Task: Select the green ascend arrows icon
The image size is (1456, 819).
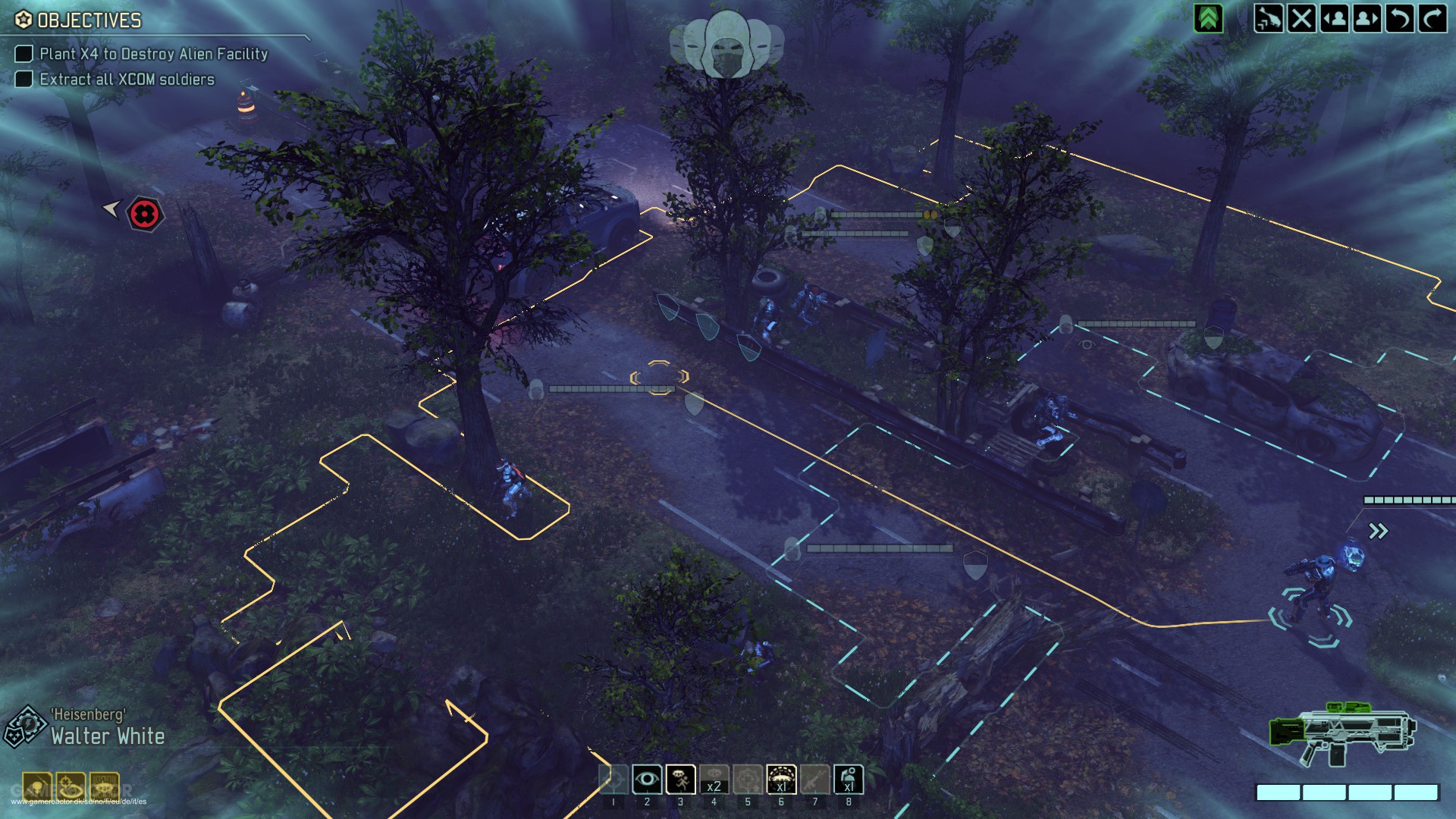Action: pos(1208,17)
